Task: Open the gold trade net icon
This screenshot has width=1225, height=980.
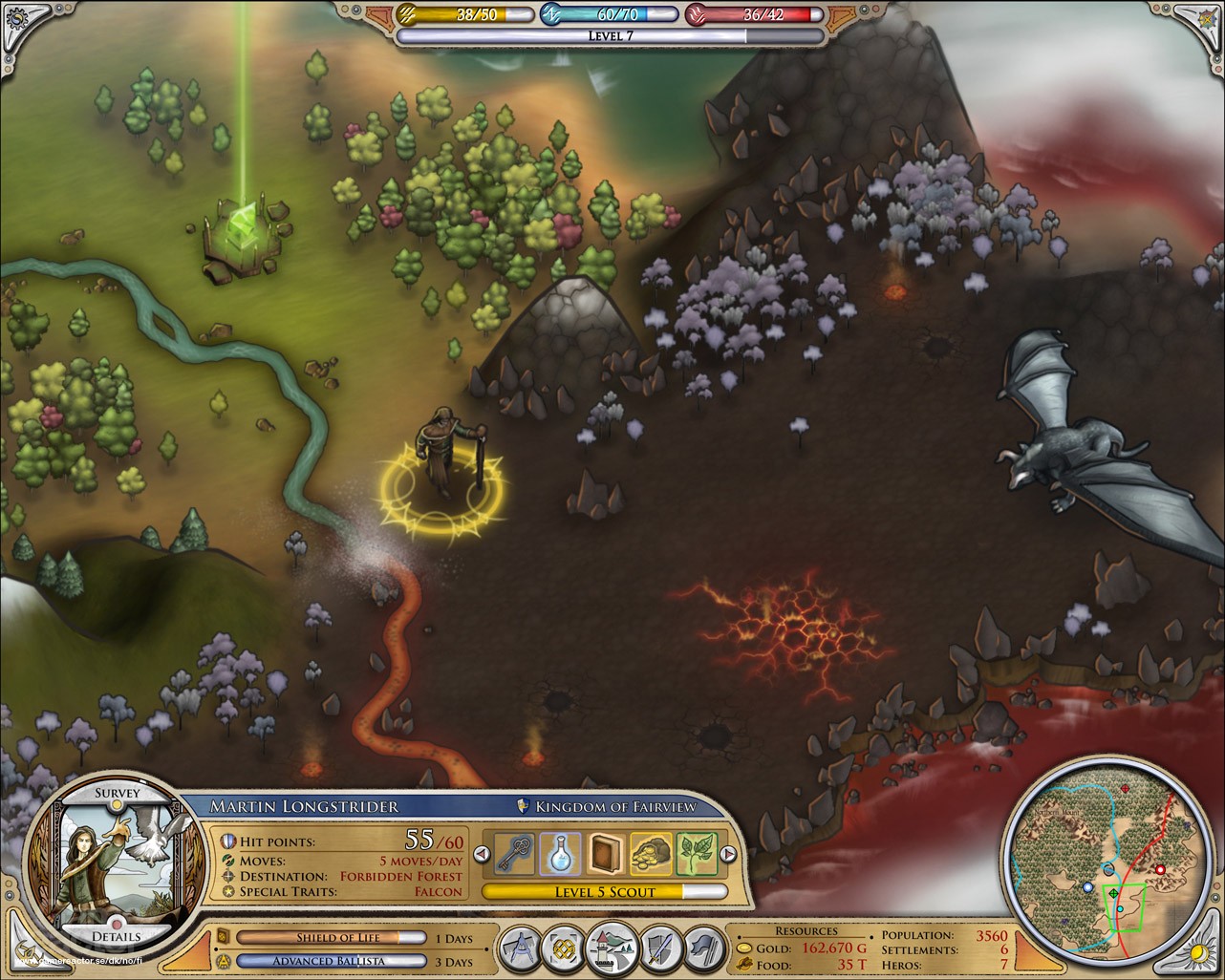Action: tap(565, 948)
